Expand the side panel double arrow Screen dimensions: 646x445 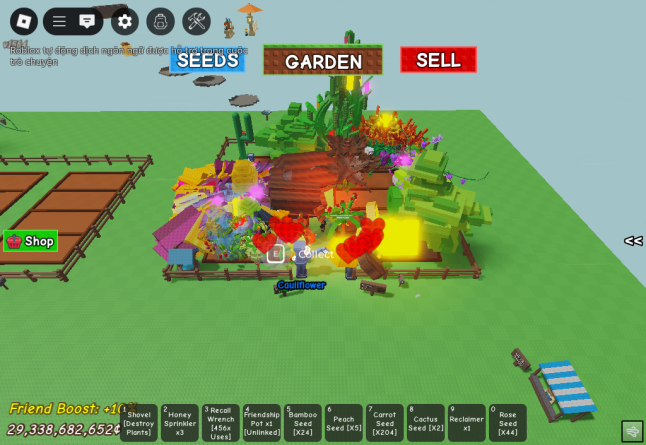tap(632, 241)
